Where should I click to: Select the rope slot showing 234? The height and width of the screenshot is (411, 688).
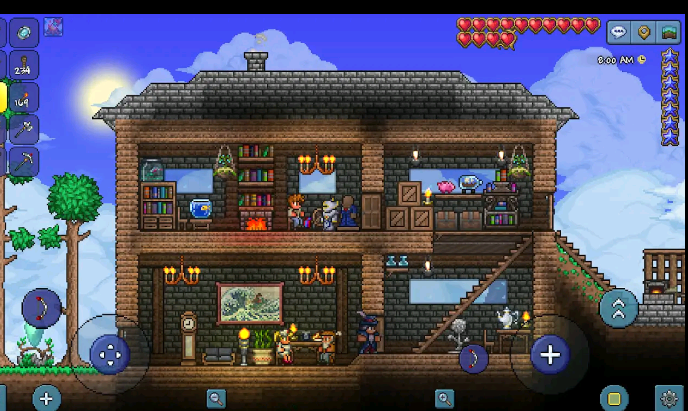(24, 65)
